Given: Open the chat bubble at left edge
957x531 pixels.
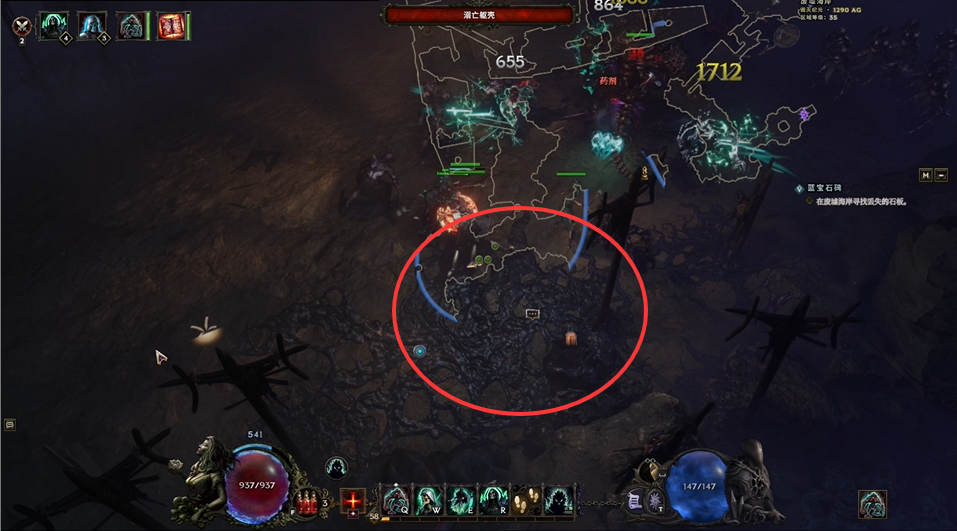Looking at the screenshot, I should click(10, 424).
